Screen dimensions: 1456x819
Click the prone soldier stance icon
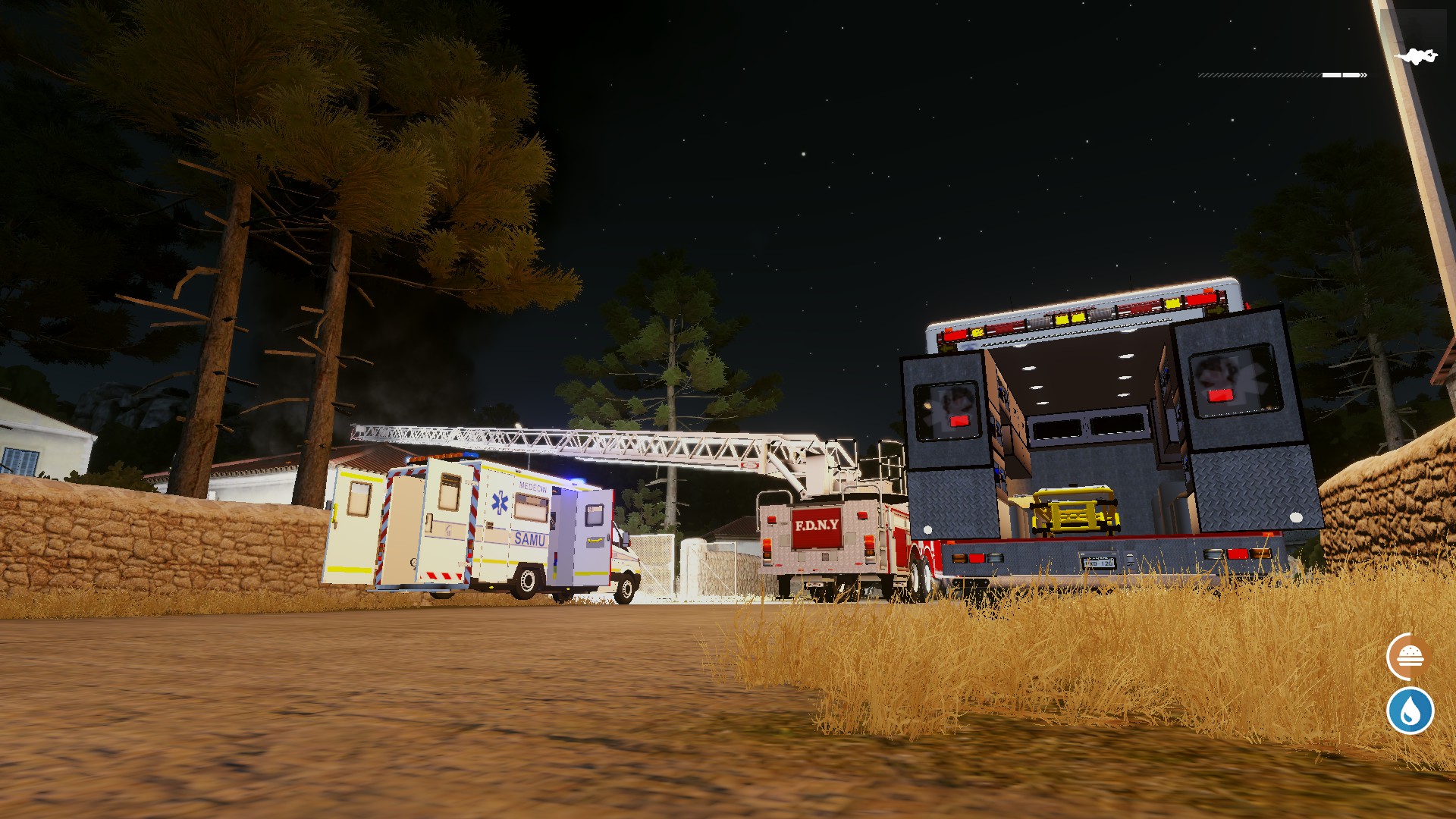tap(1416, 57)
